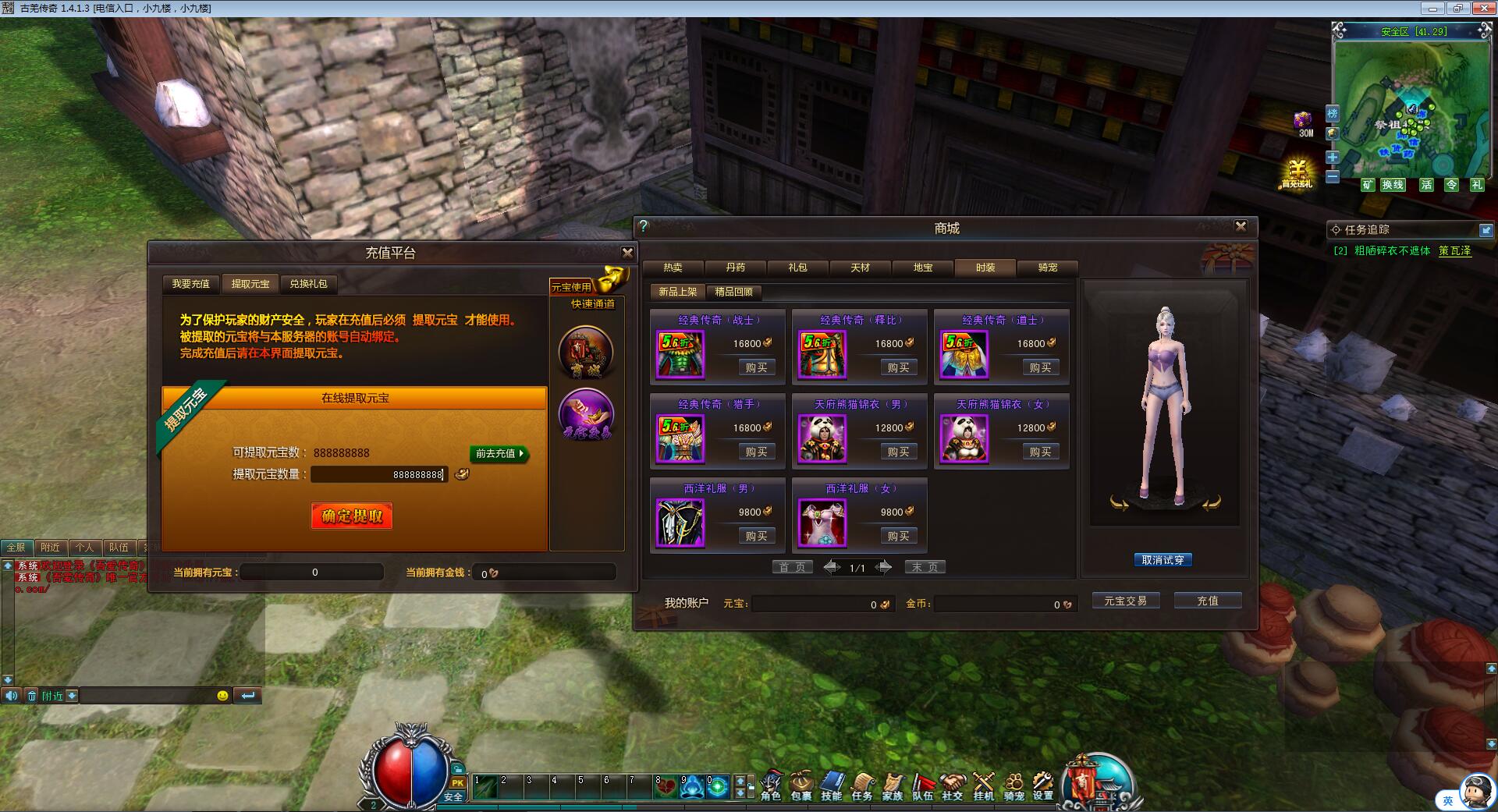Focus the 提取元宝数量 input field
Screen dimensions: 1498x812
click(x=379, y=474)
